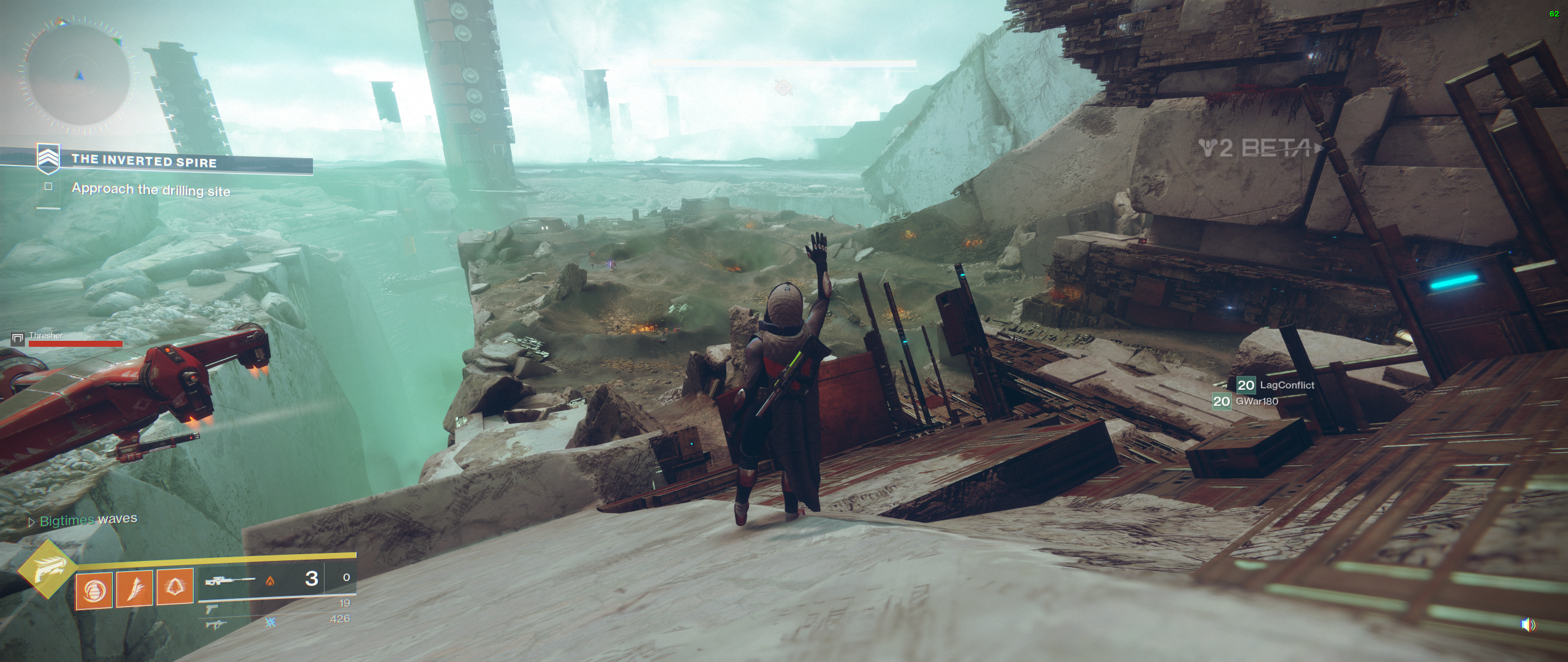The height and width of the screenshot is (662, 1568).
Task: Open the circular radar display
Action: pyautogui.click(x=77, y=74)
